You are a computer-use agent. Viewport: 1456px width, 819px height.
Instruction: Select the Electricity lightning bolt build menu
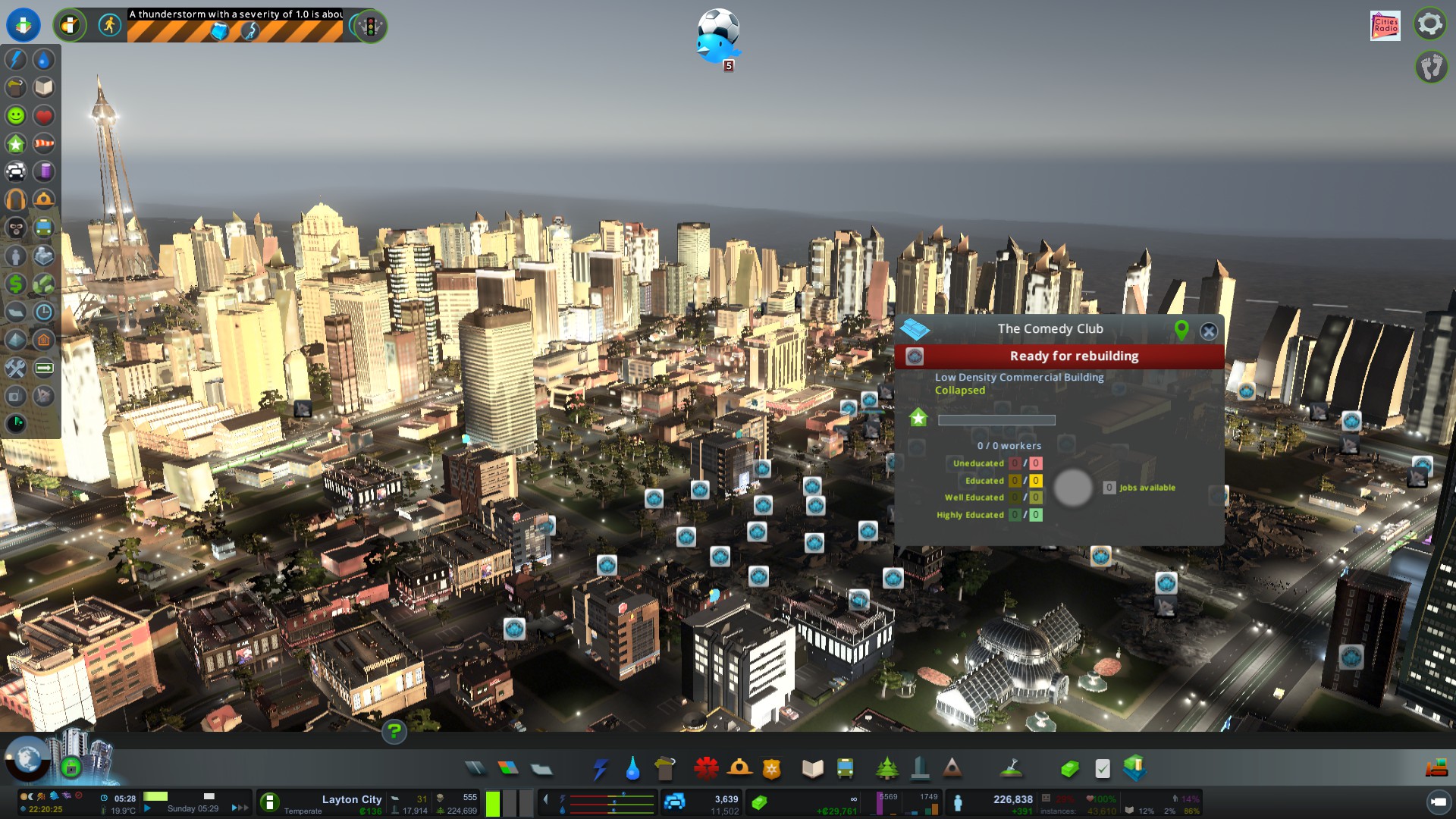tap(600, 769)
